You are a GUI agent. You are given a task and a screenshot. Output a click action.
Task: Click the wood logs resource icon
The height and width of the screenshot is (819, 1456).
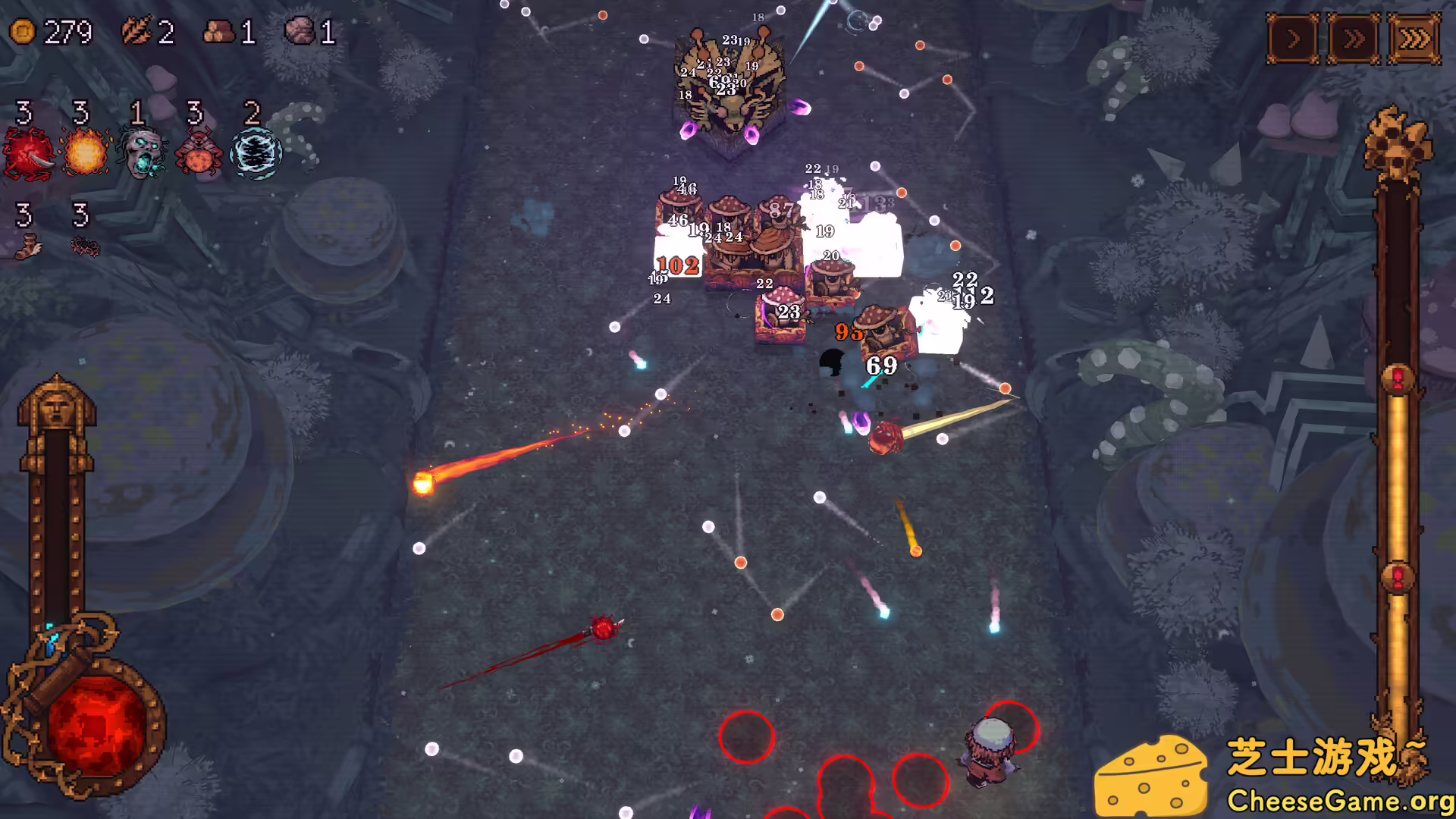tap(218, 32)
